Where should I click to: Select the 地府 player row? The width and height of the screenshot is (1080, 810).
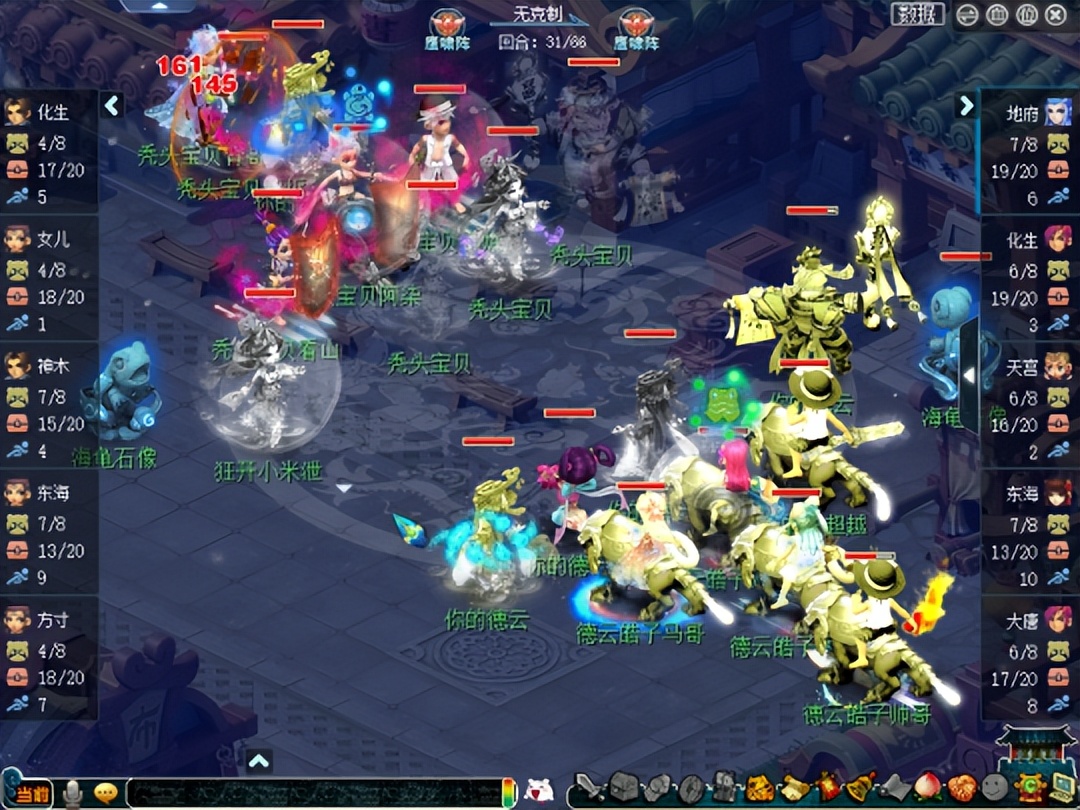[x=1030, y=152]
